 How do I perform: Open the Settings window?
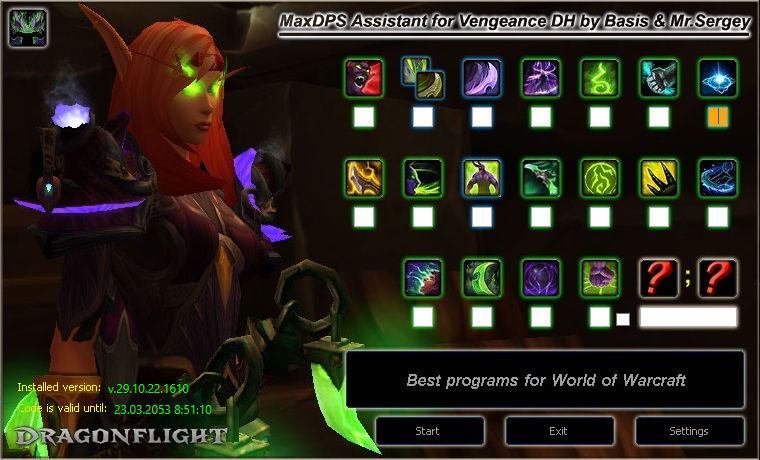point(688,431)
